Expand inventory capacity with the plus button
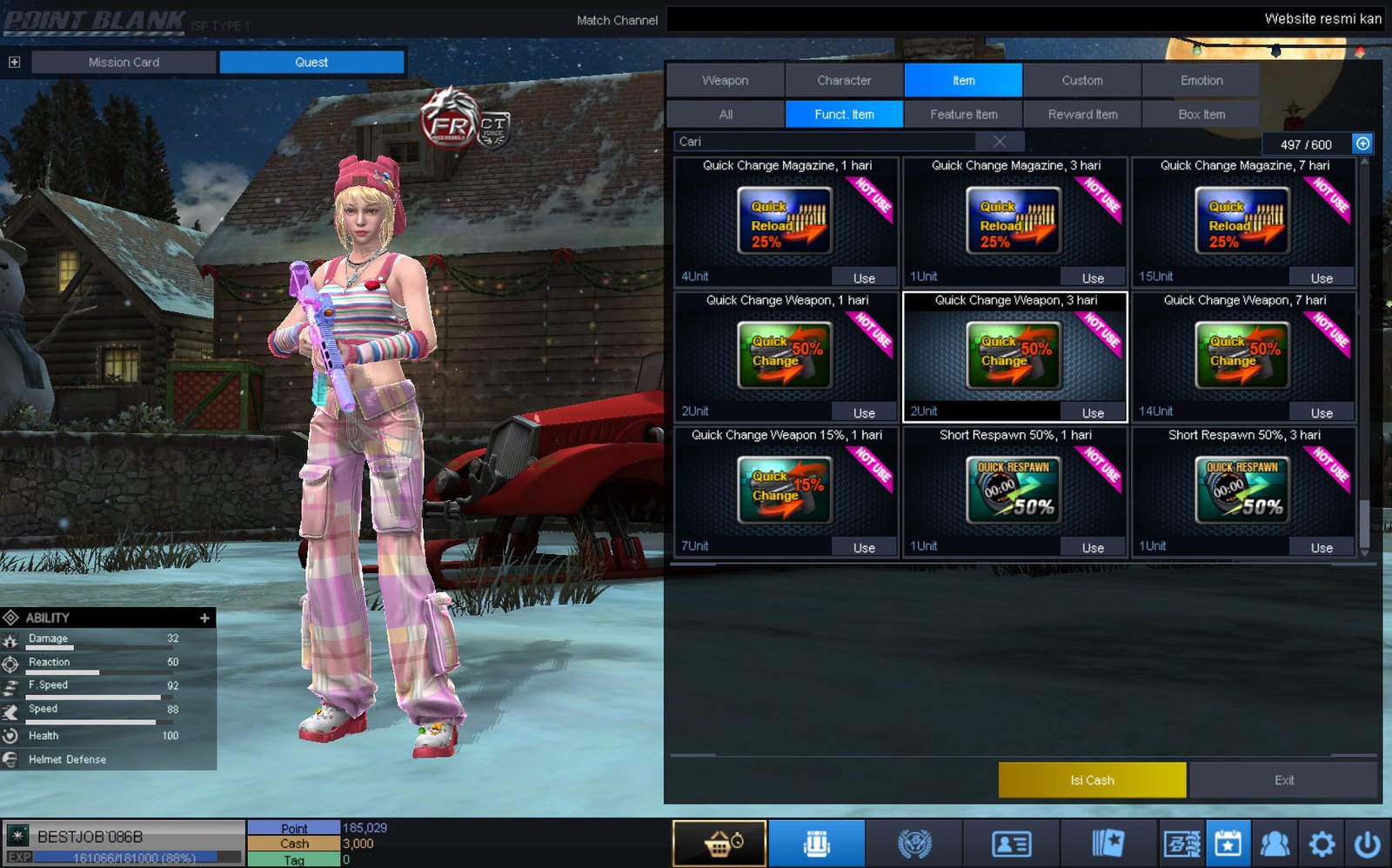The height and width of the screenshot is (868, 1392). pyautogui.click(x=1362, y=144)
